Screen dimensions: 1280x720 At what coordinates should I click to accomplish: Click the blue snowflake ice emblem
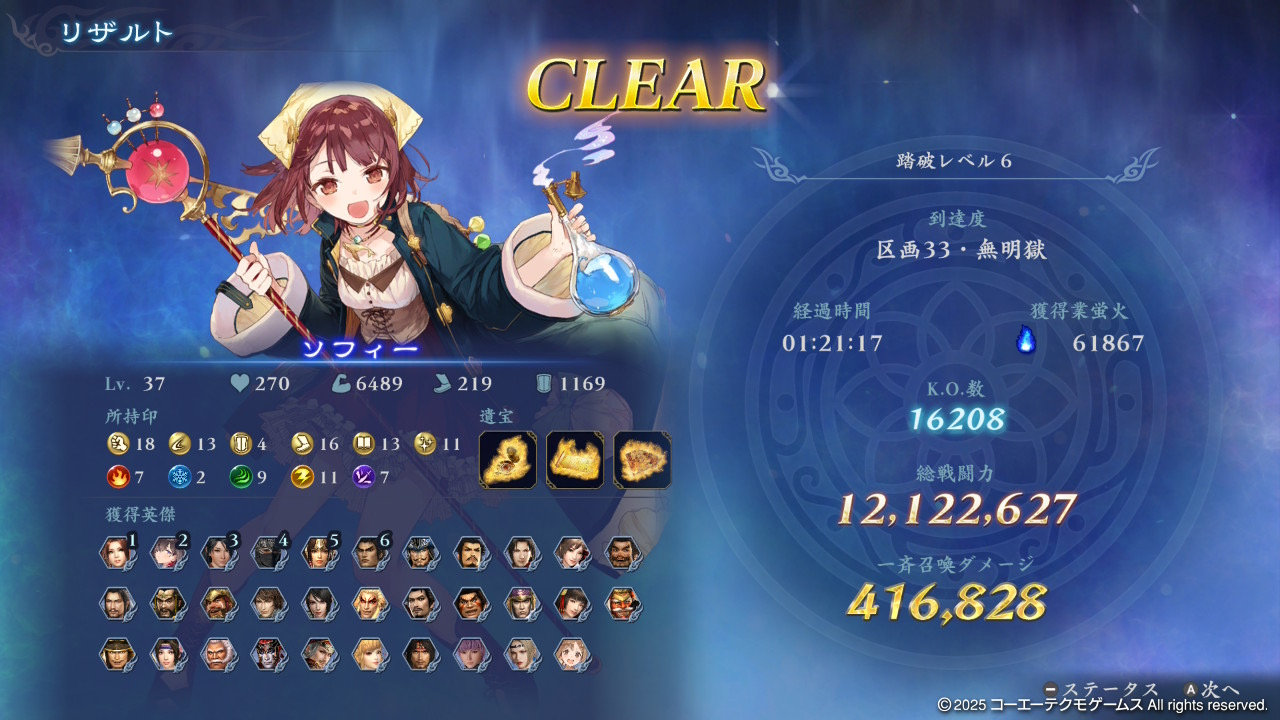(179, 477)
